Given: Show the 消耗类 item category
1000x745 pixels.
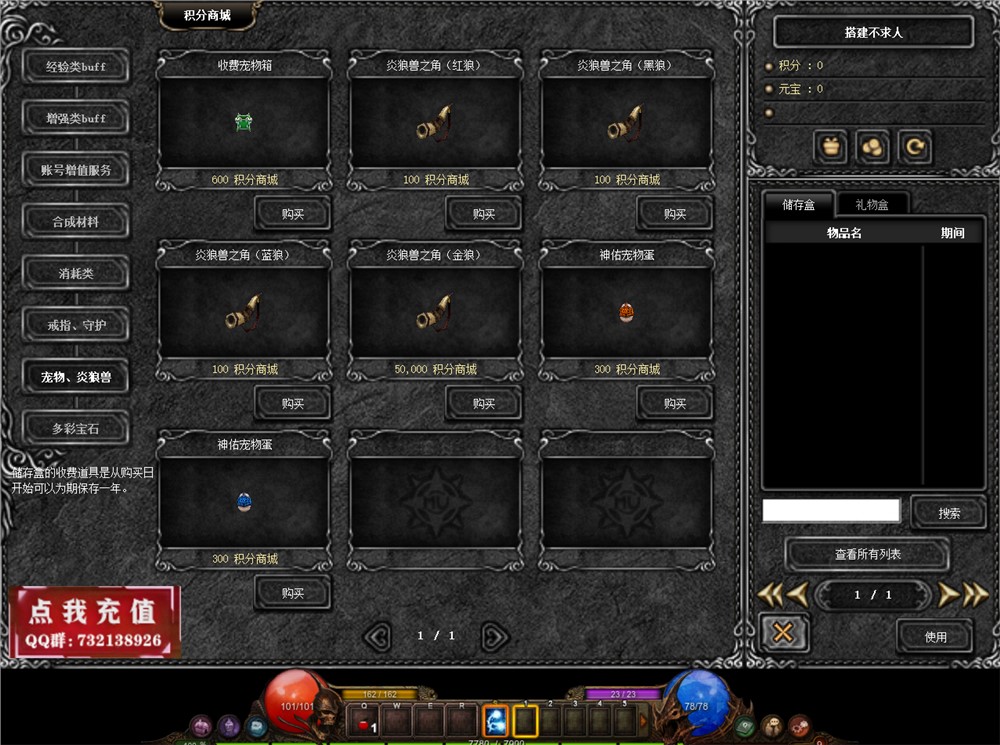Looking at the screenshot, I should [x=76, y=273].
